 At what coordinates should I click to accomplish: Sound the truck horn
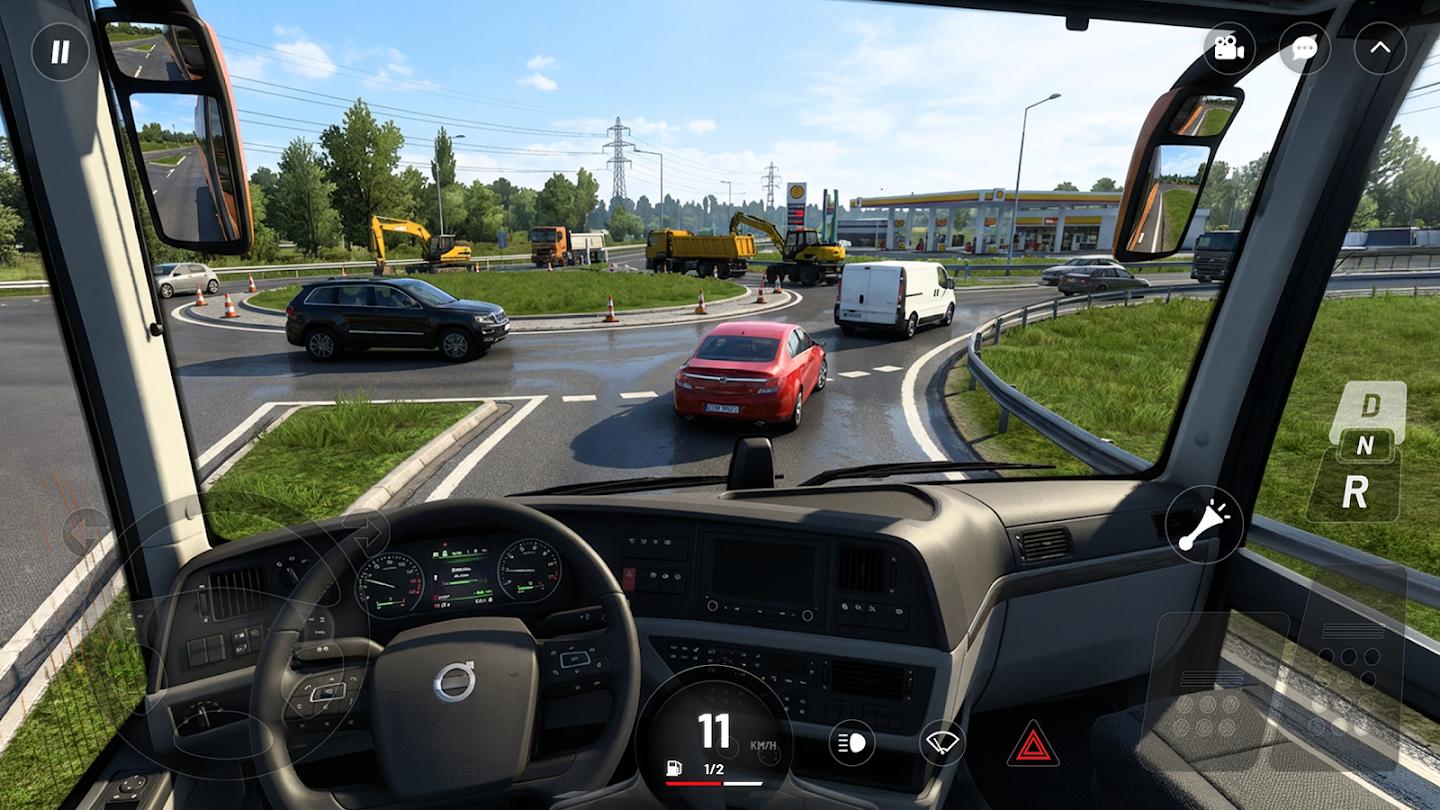point(1203,525)
